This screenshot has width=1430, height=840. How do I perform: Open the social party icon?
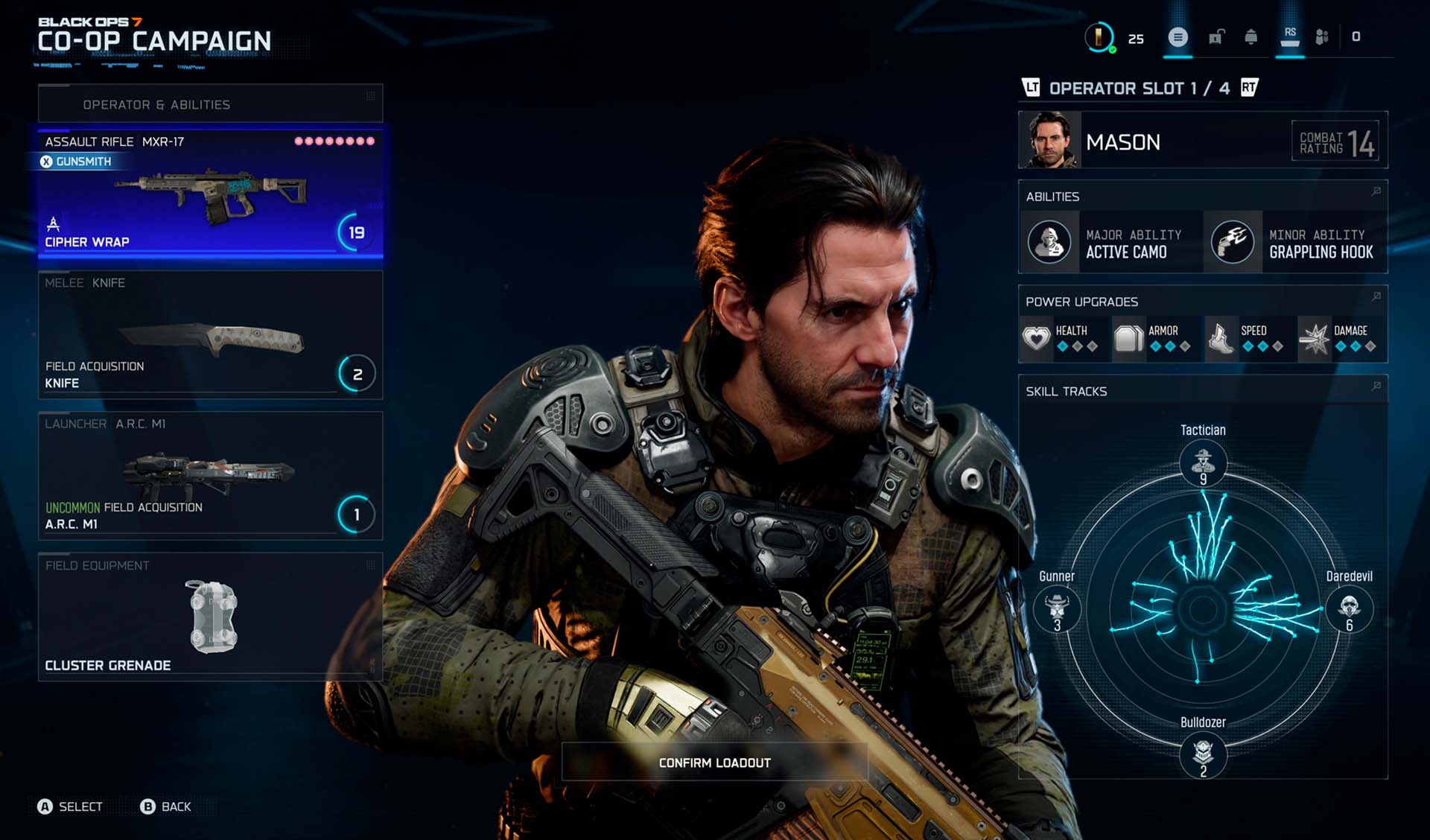[1322, 37]
